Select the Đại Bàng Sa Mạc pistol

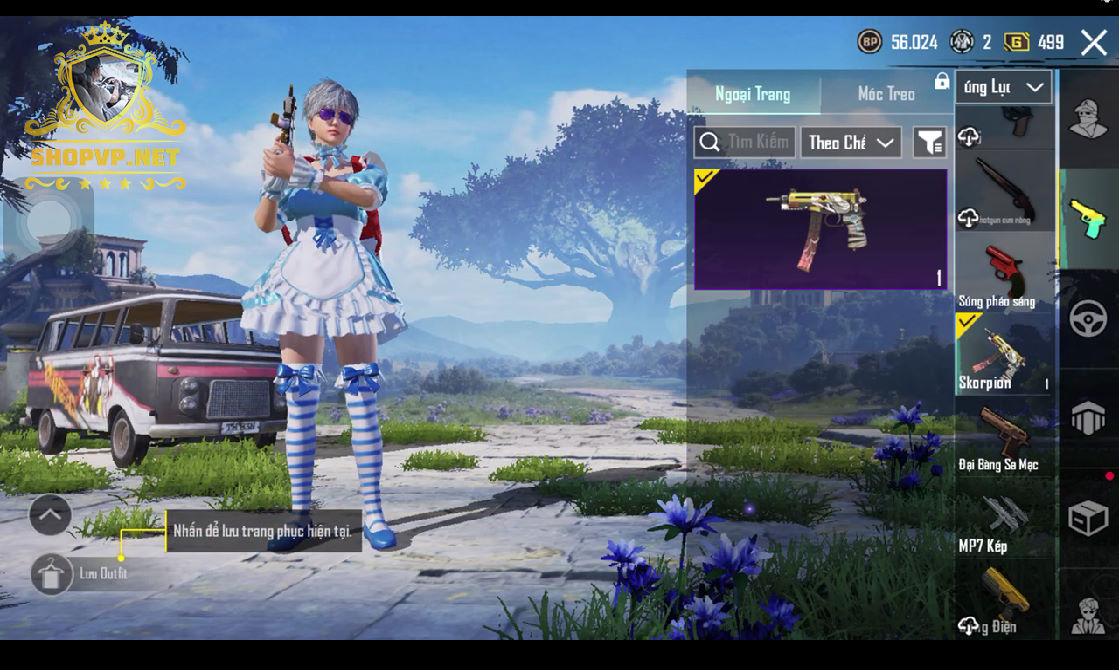[x=1004, y=435]
